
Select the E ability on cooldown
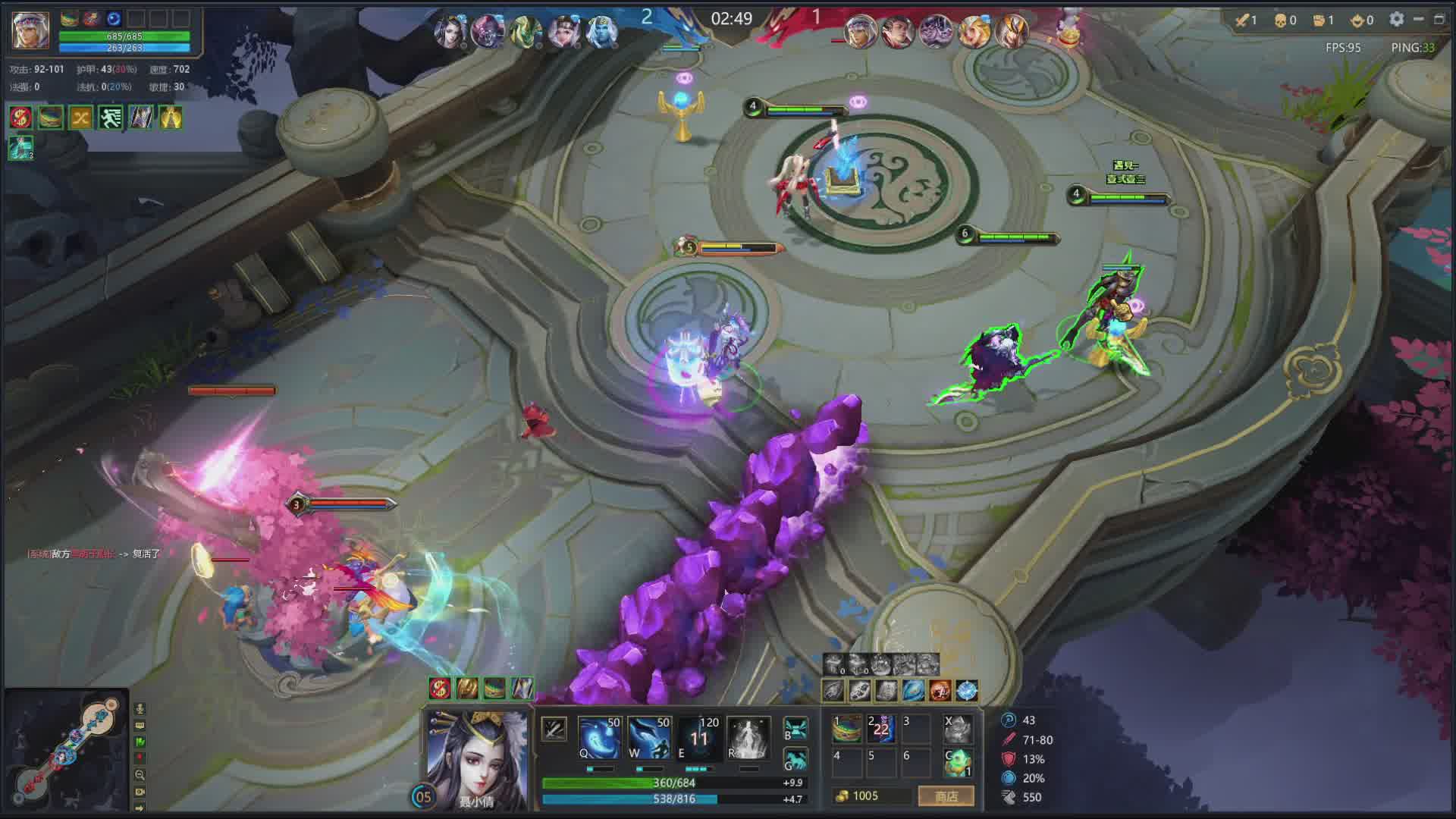coord(698,738)
